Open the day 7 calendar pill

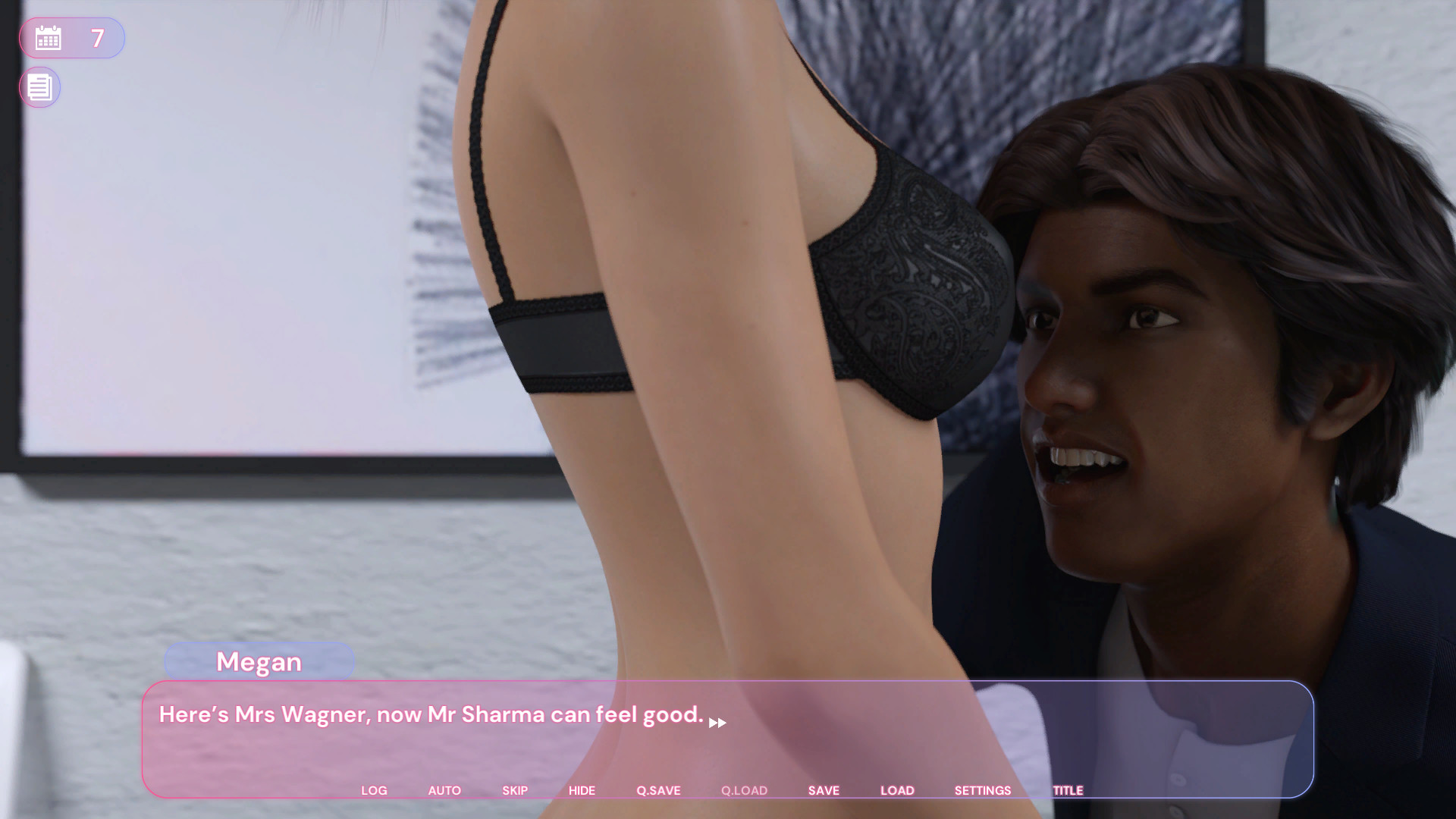[71, 37]
